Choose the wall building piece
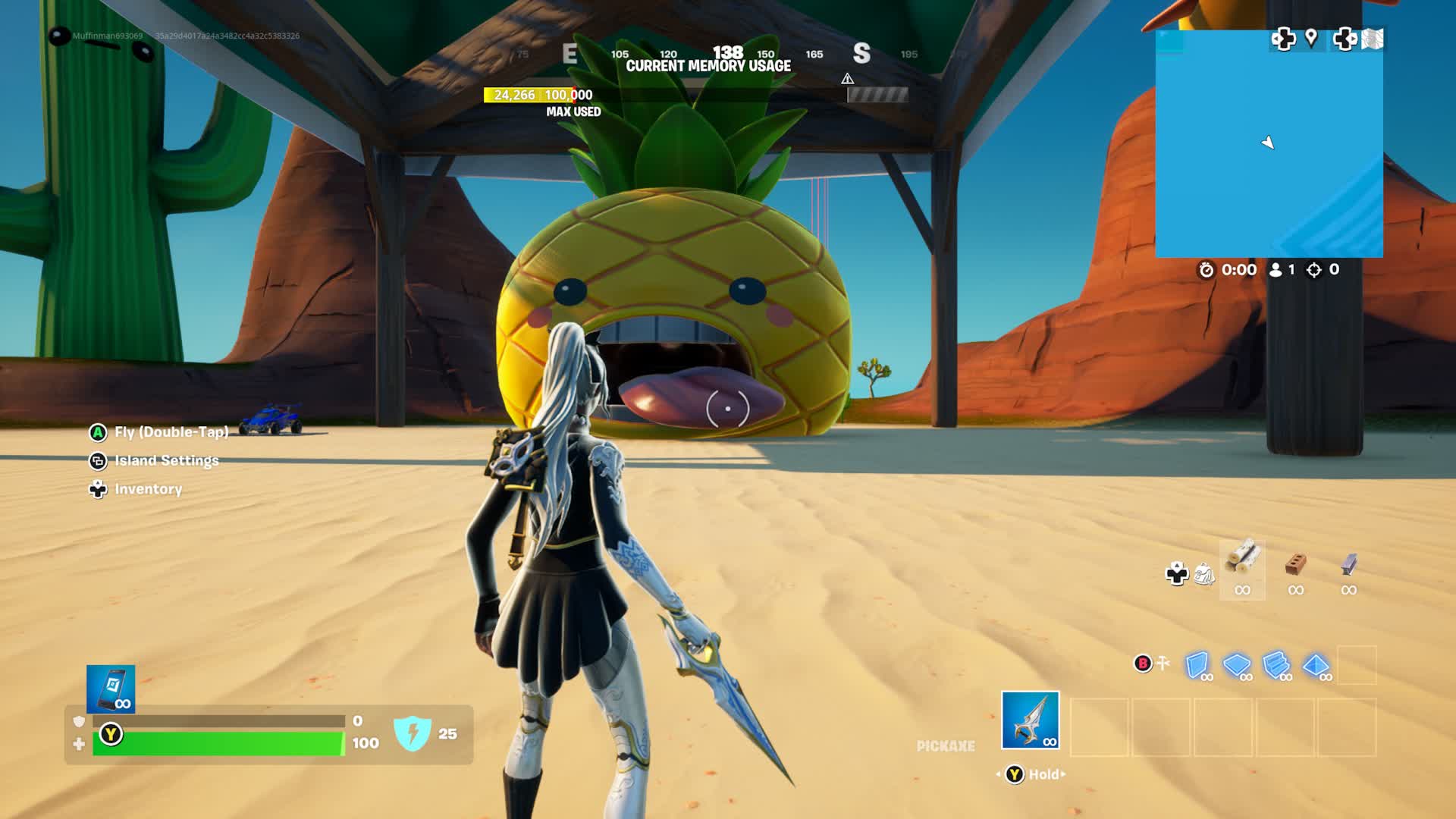 1197,666
